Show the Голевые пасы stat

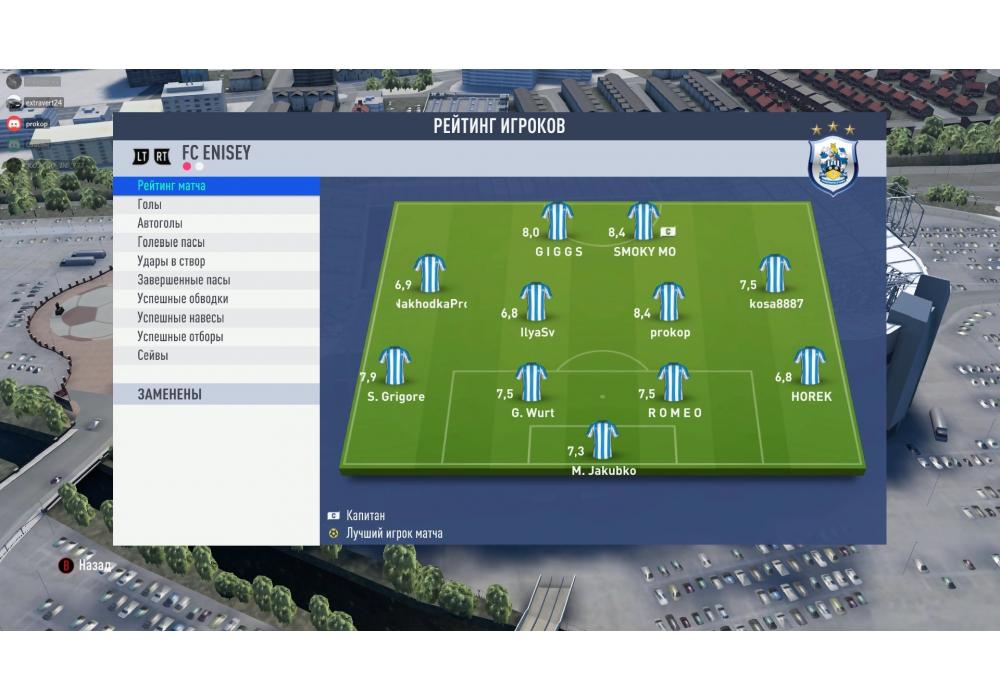point(216,243)
